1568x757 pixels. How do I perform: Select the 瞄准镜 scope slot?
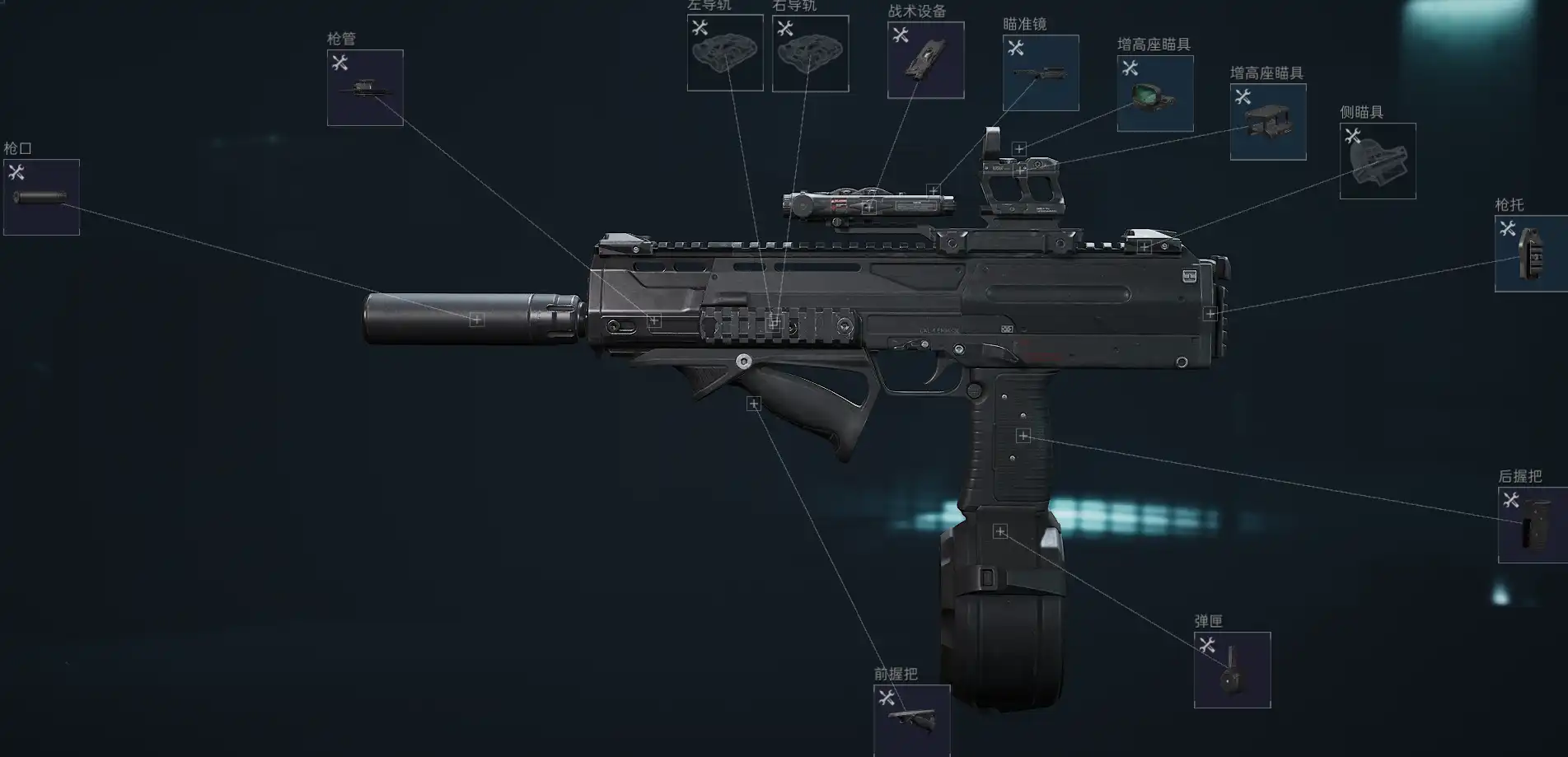(1041, 72)
